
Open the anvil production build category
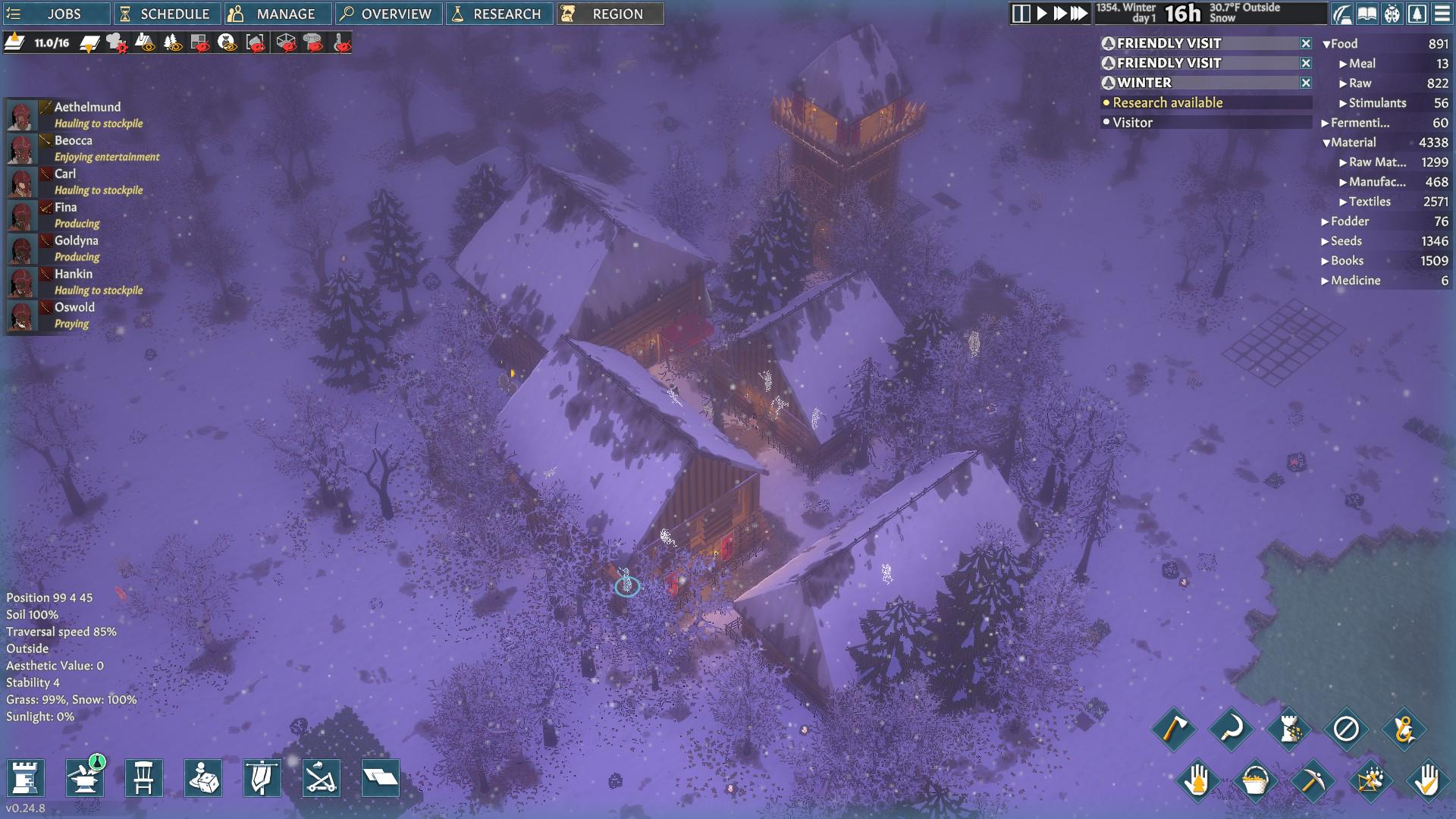[x=85, y=778]
